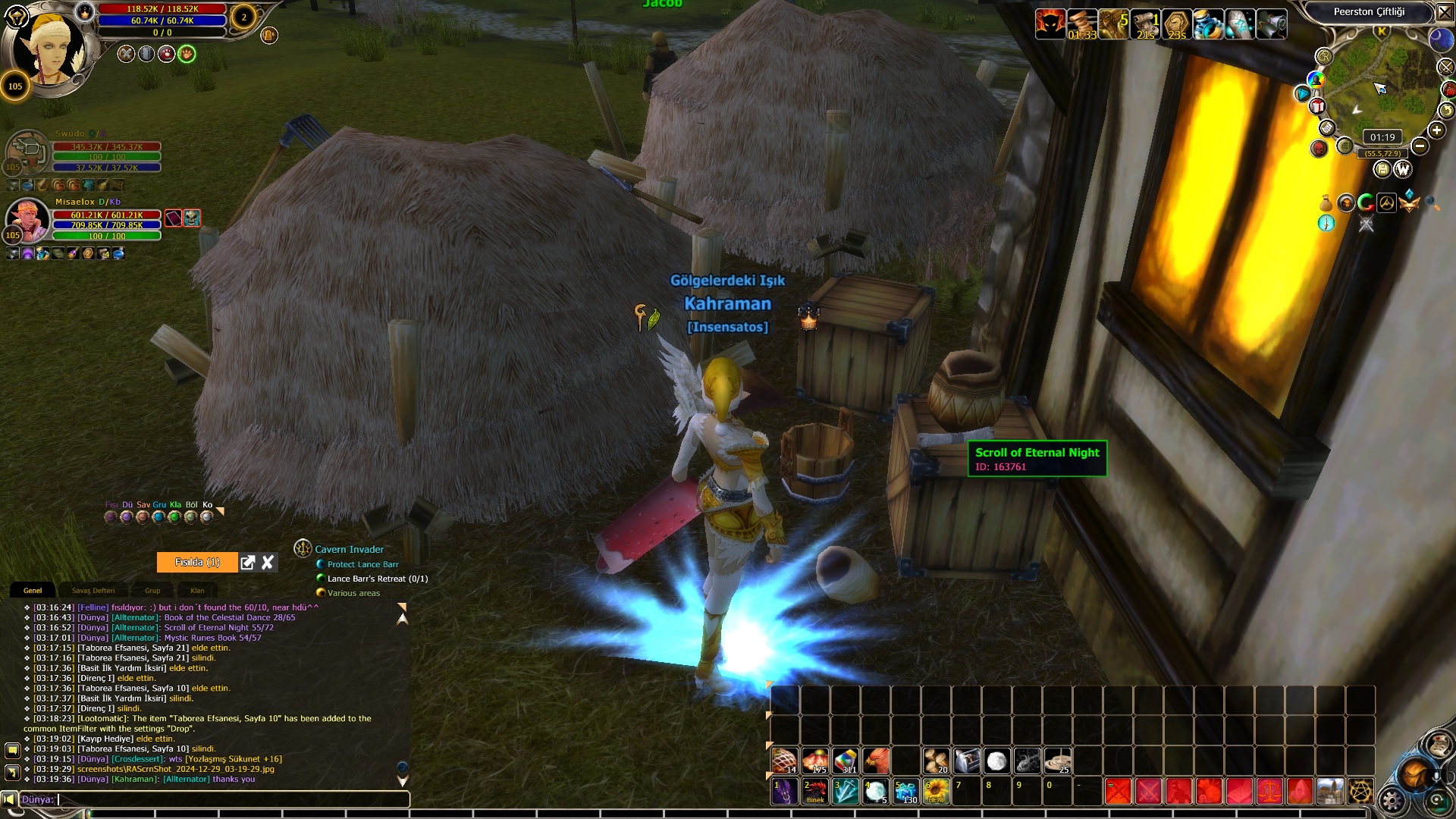Select the Cavern Invader quest tracker title

coord(349,549)
